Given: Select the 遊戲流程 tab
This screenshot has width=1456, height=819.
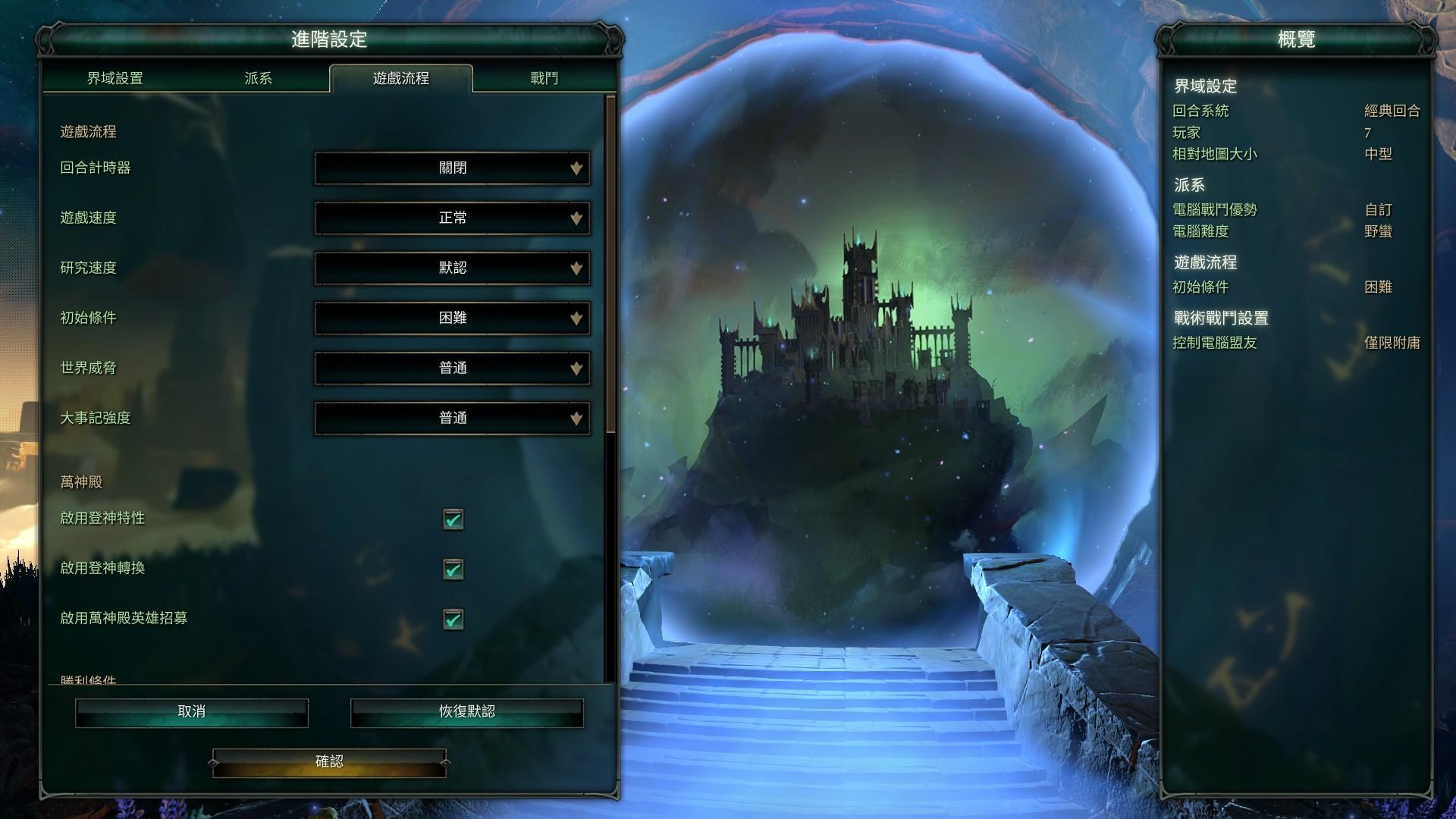Looking at the screenshot, I should pos(401,78).
